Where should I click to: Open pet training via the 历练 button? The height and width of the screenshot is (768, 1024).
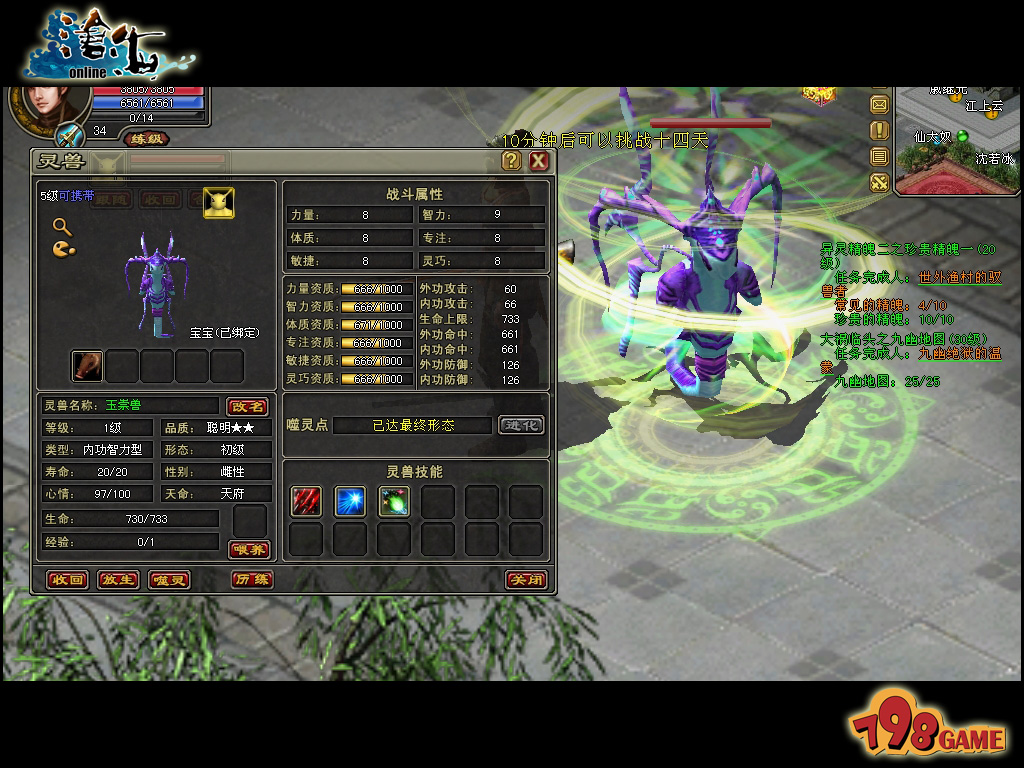coord(251,580)
